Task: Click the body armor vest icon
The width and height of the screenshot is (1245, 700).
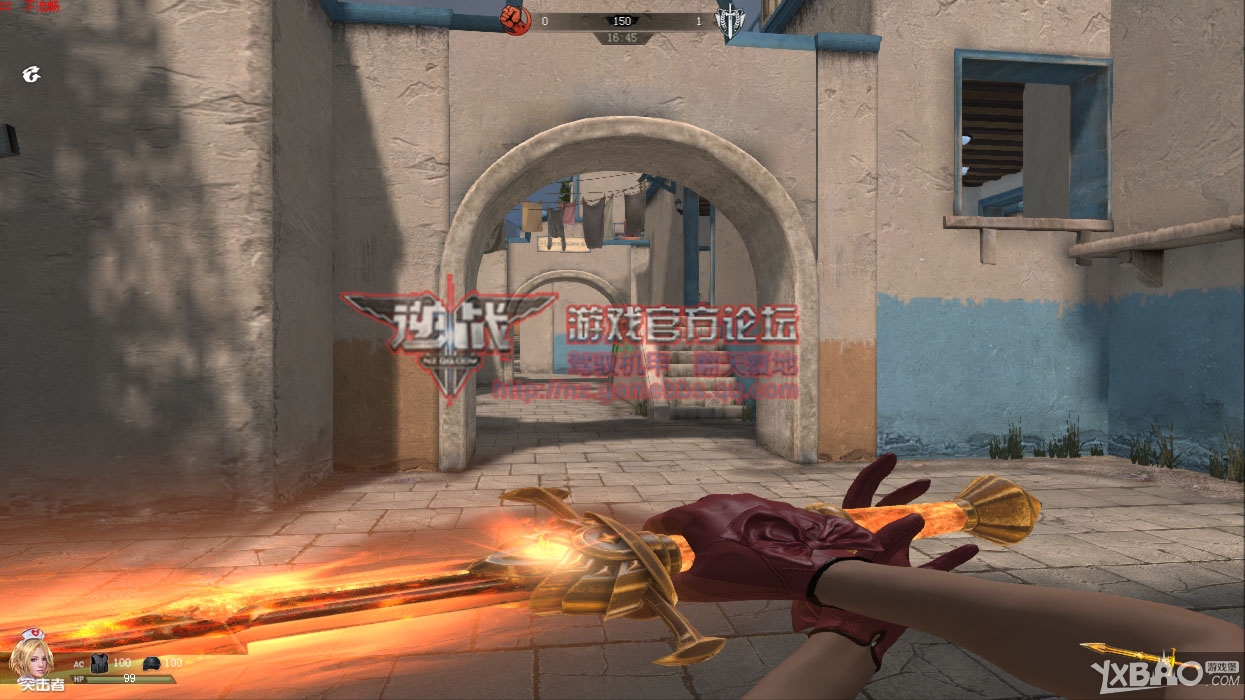Action: tap(99, 662)
